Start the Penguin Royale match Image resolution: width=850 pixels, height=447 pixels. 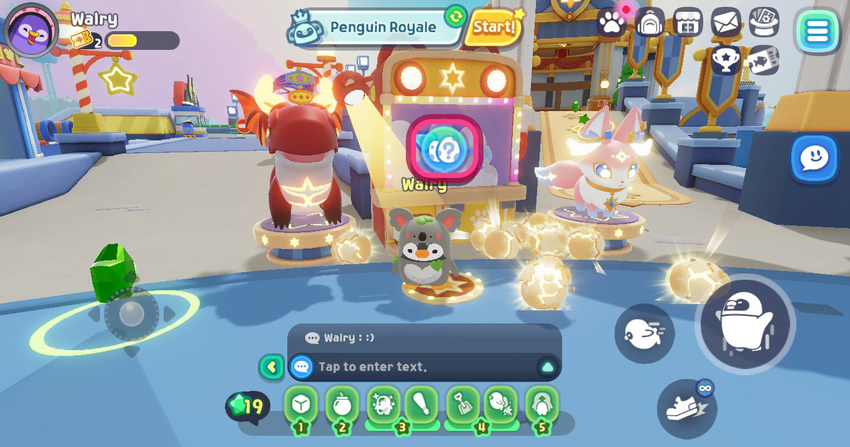click(x=493, y=26)
